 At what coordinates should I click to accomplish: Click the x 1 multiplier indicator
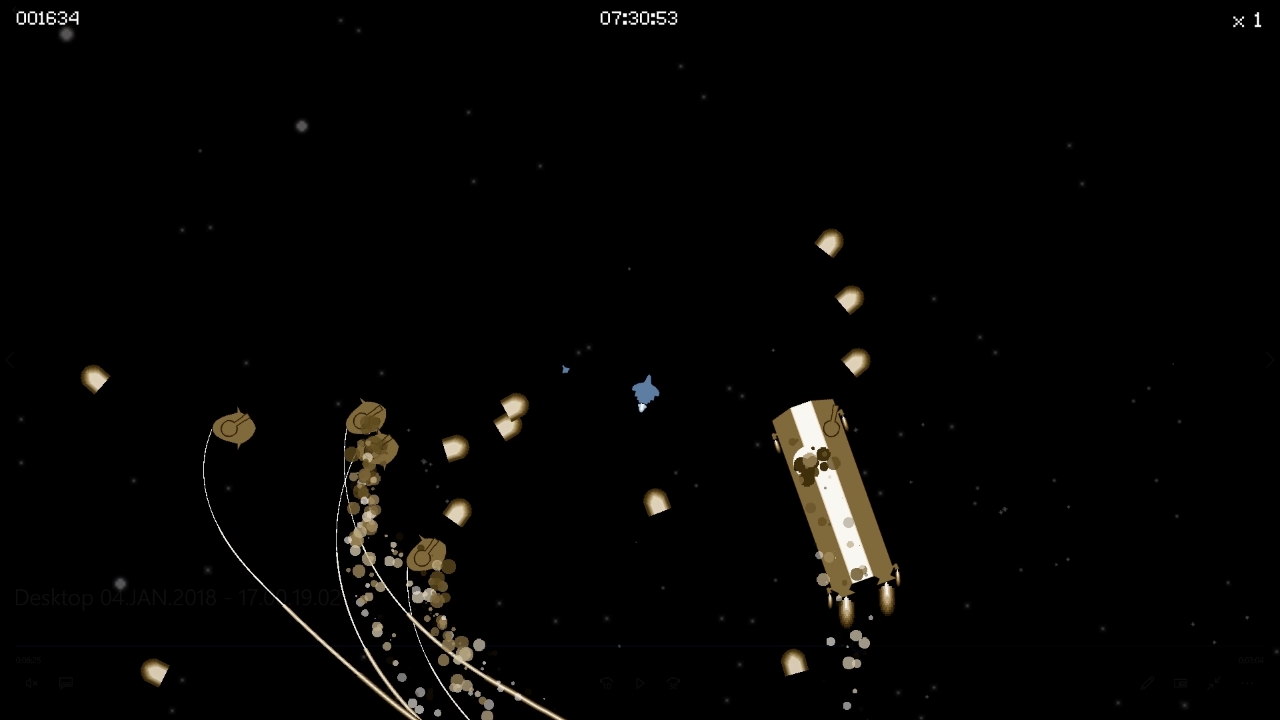(1246, 20)
